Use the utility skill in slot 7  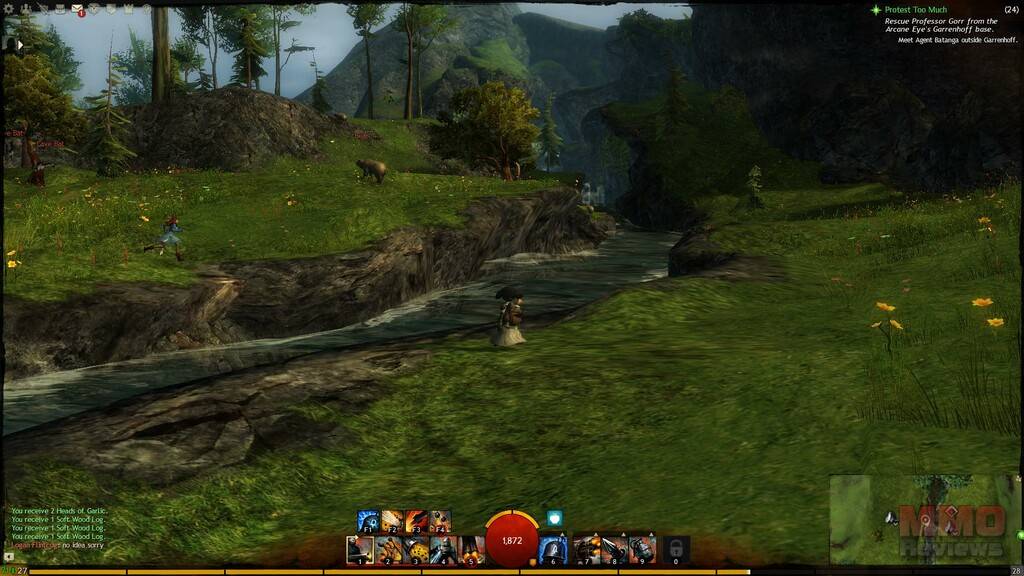click(x=587, y=549)
